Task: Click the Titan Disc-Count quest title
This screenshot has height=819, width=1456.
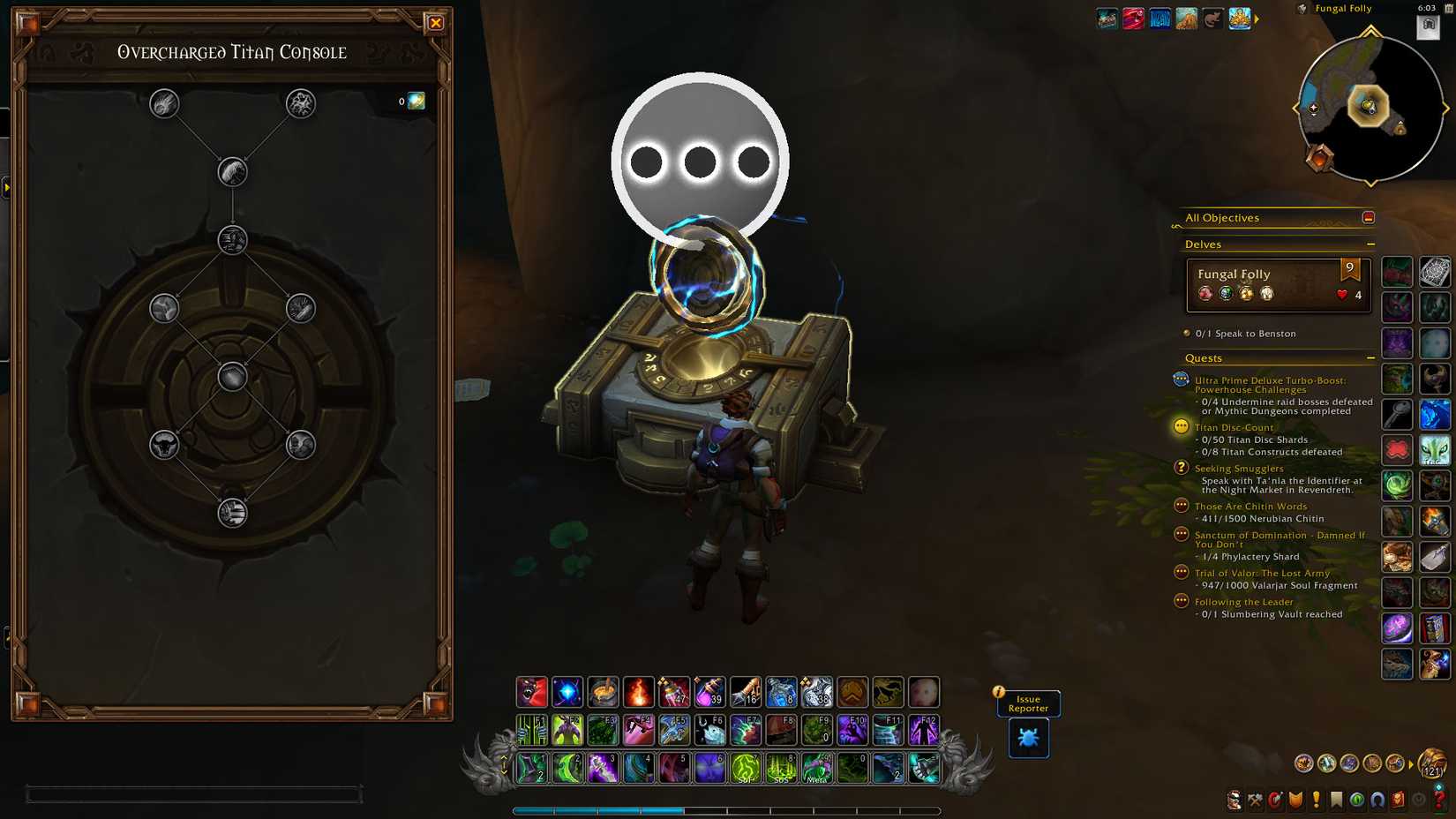Action: click(1233, 426)
